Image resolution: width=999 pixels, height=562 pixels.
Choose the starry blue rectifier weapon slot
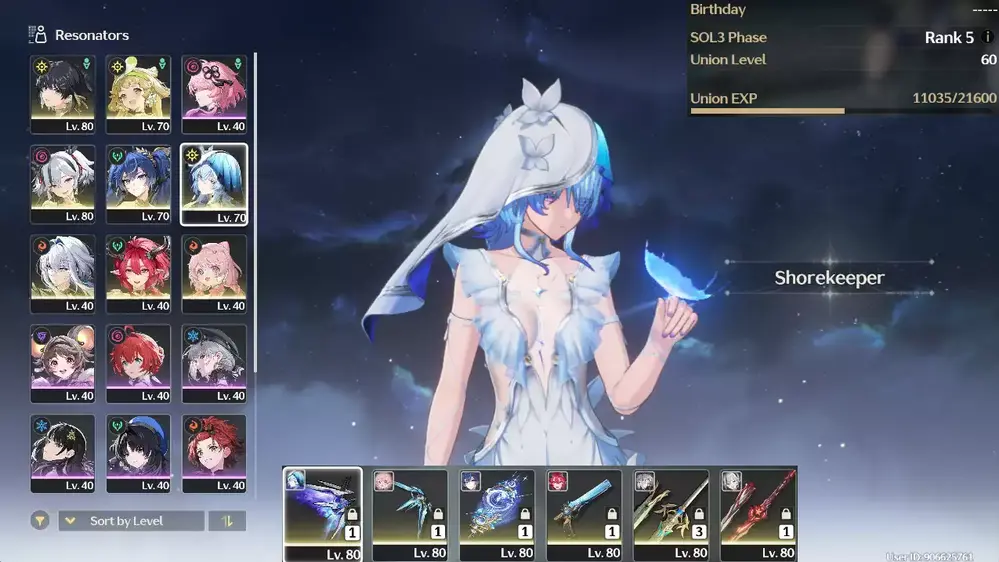[x=497, y=514]
